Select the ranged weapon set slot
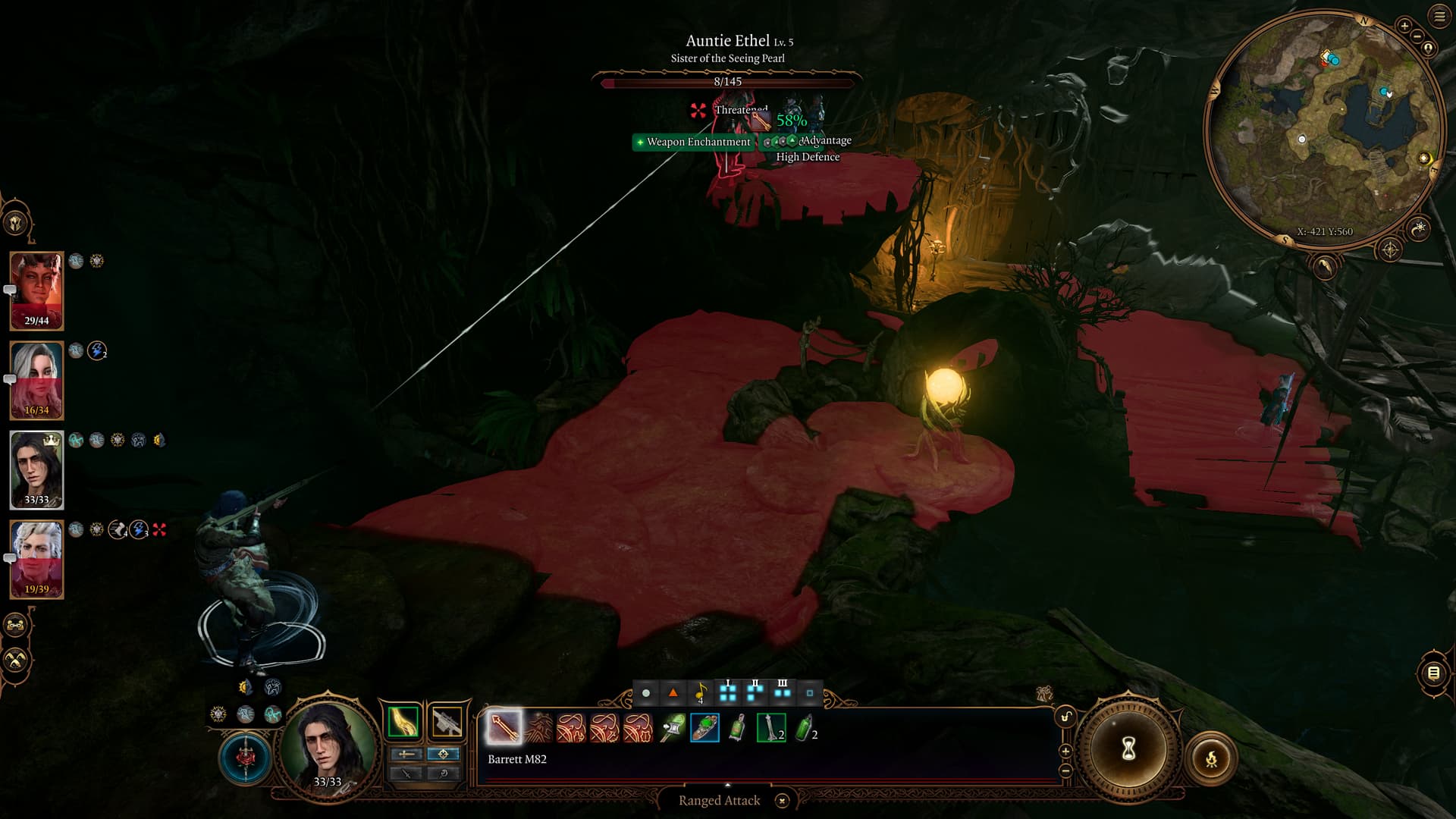 click(x=447, y=722)
